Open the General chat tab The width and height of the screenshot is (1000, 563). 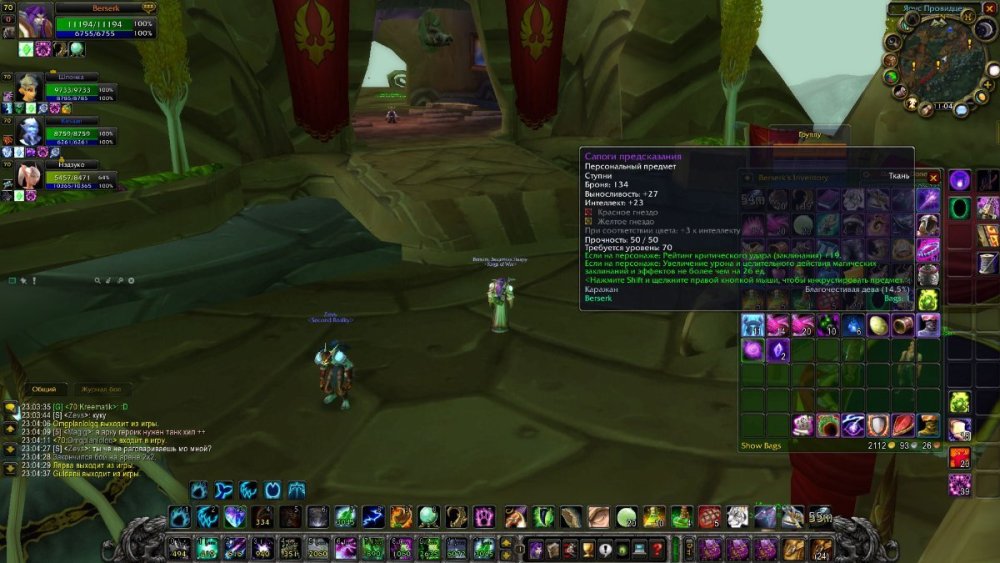coord(43,389)
